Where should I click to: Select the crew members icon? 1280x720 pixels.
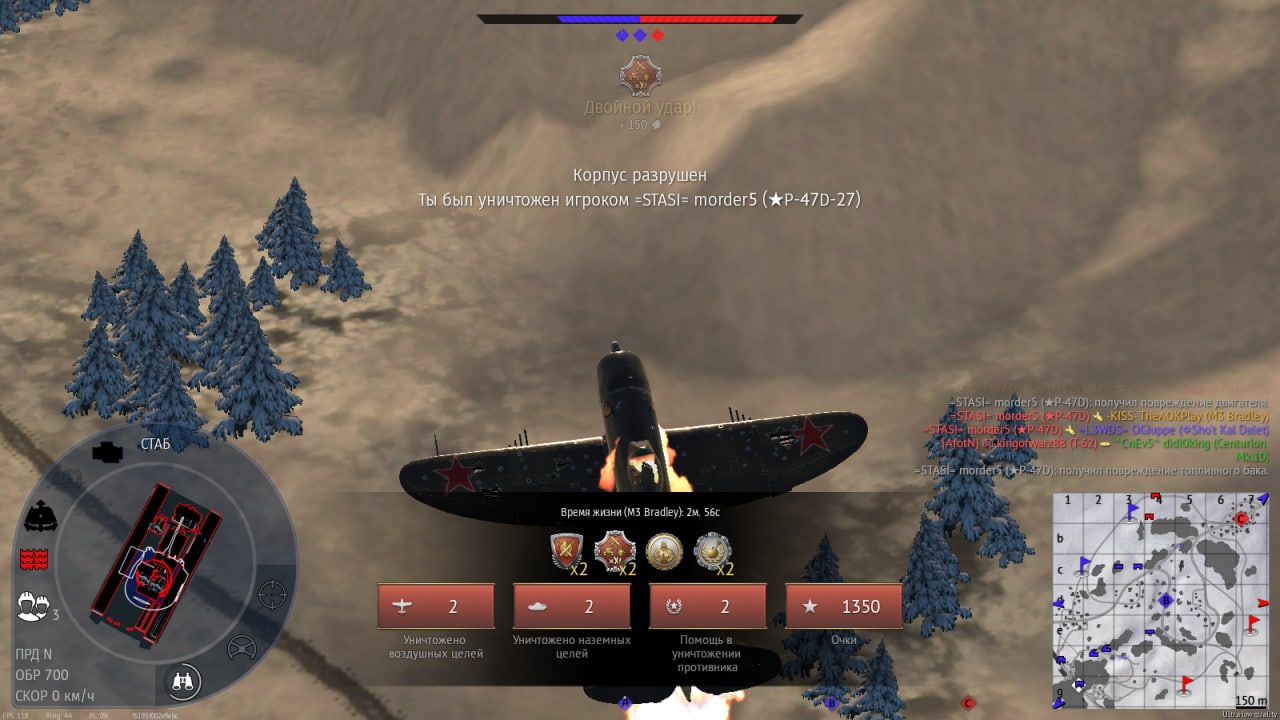tap(34, 605)
